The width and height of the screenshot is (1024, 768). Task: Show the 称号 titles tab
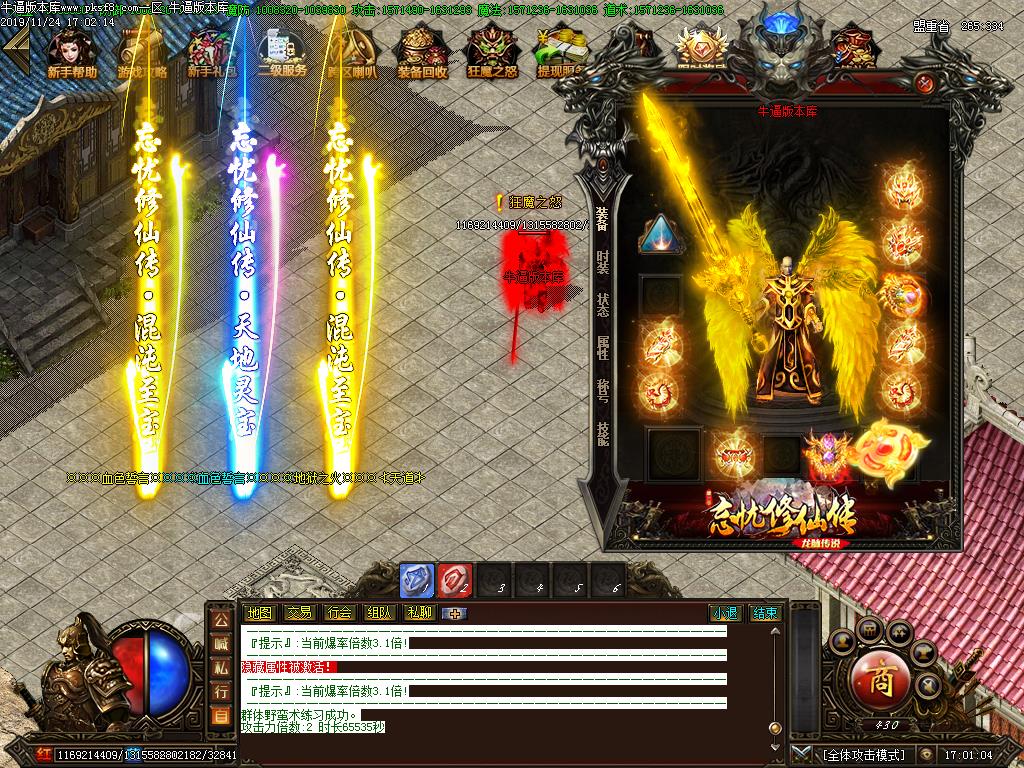pos(602,389)
